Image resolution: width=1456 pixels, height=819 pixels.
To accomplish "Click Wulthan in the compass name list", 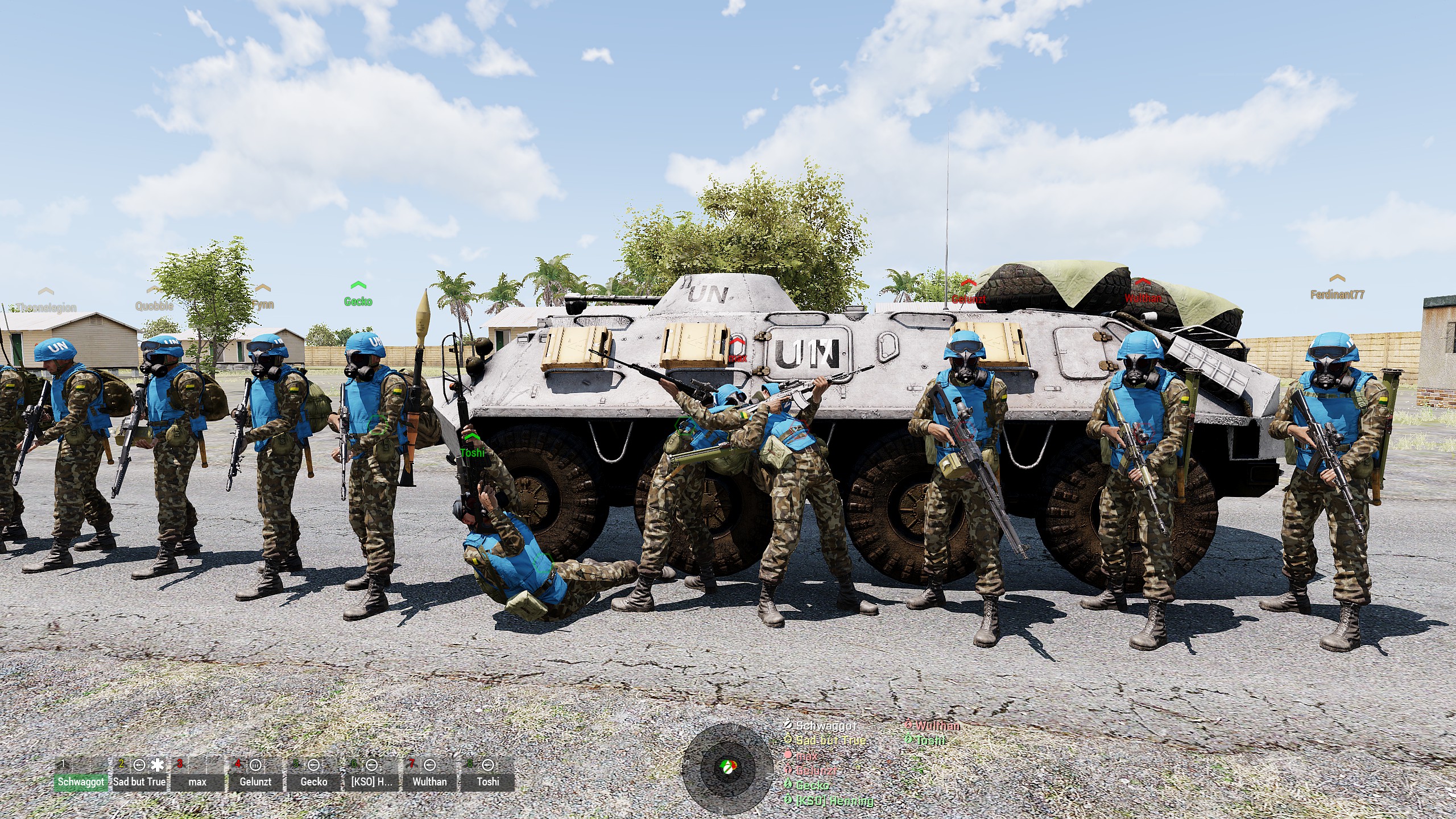I will coord(938,726).
